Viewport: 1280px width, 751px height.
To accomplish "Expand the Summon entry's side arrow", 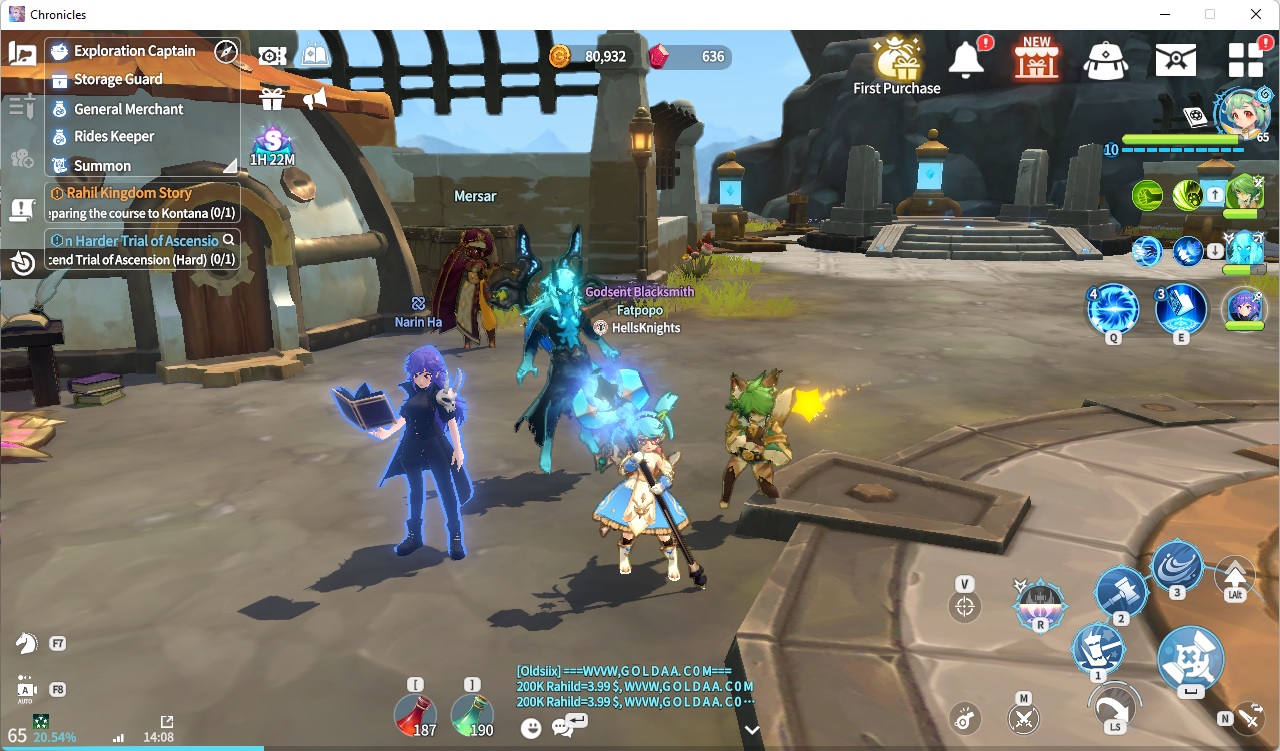I will (230, 165).
